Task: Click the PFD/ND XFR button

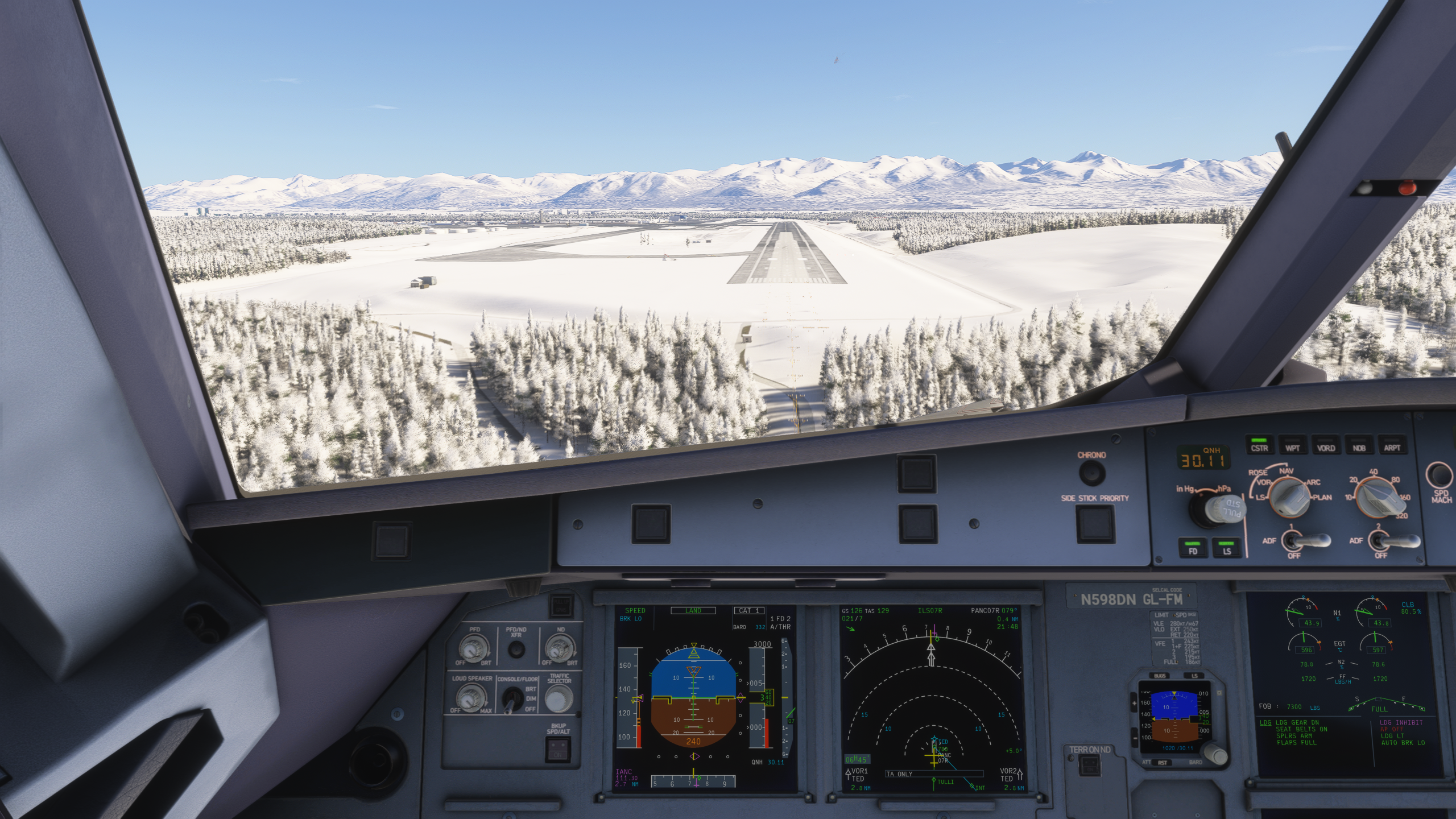Action: click(x=516, y=650)
